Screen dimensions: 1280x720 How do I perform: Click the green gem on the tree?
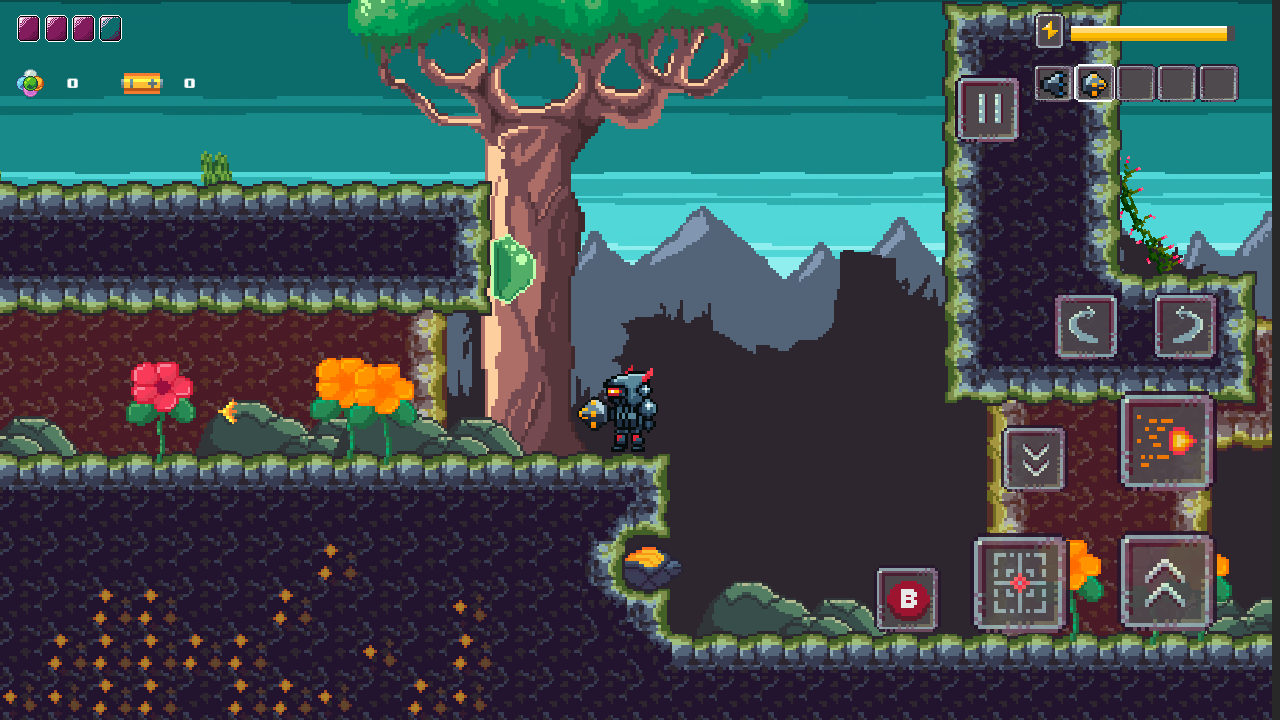(513, 267)
